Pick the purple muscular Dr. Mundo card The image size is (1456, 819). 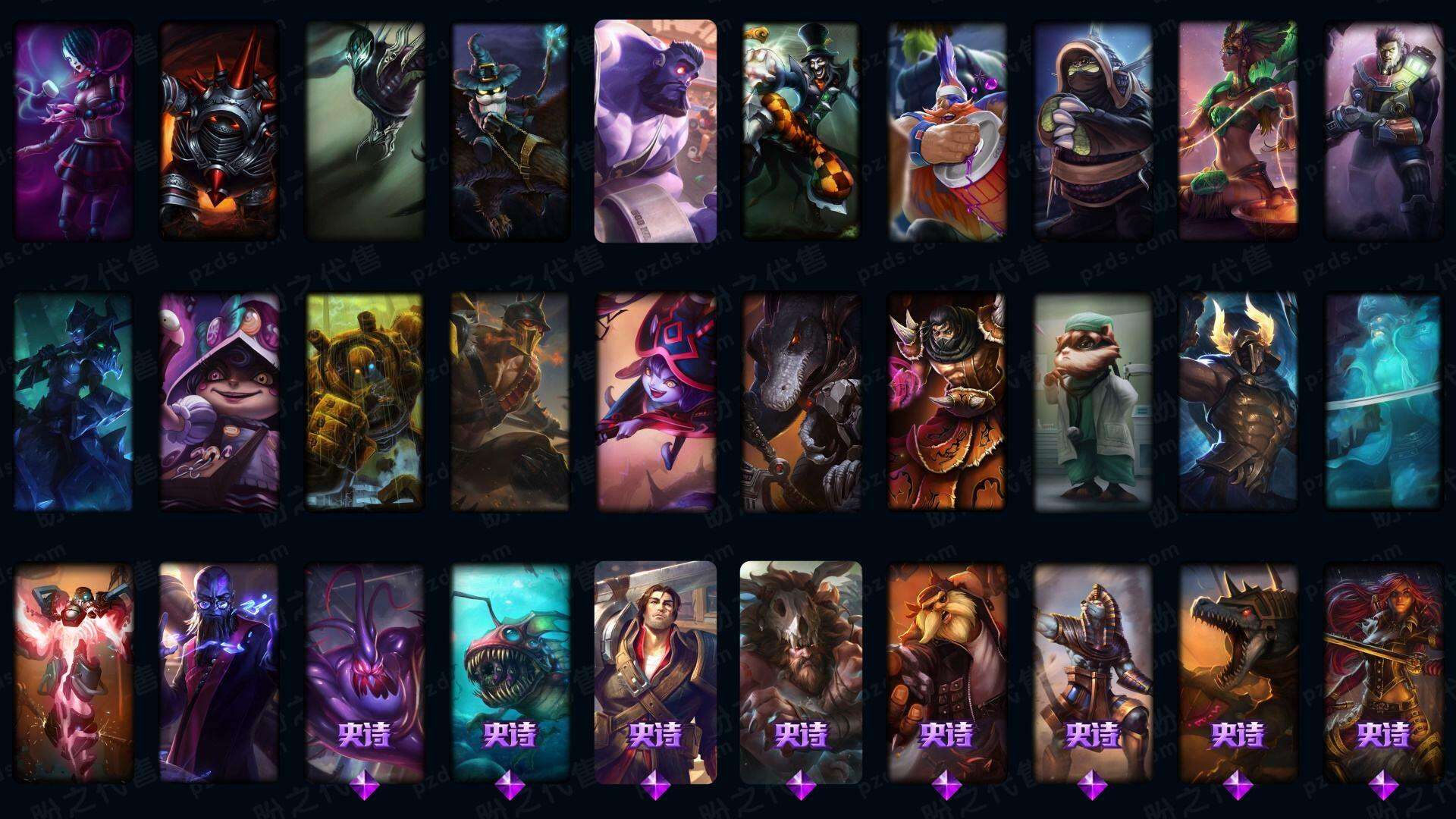click(655, 130)
